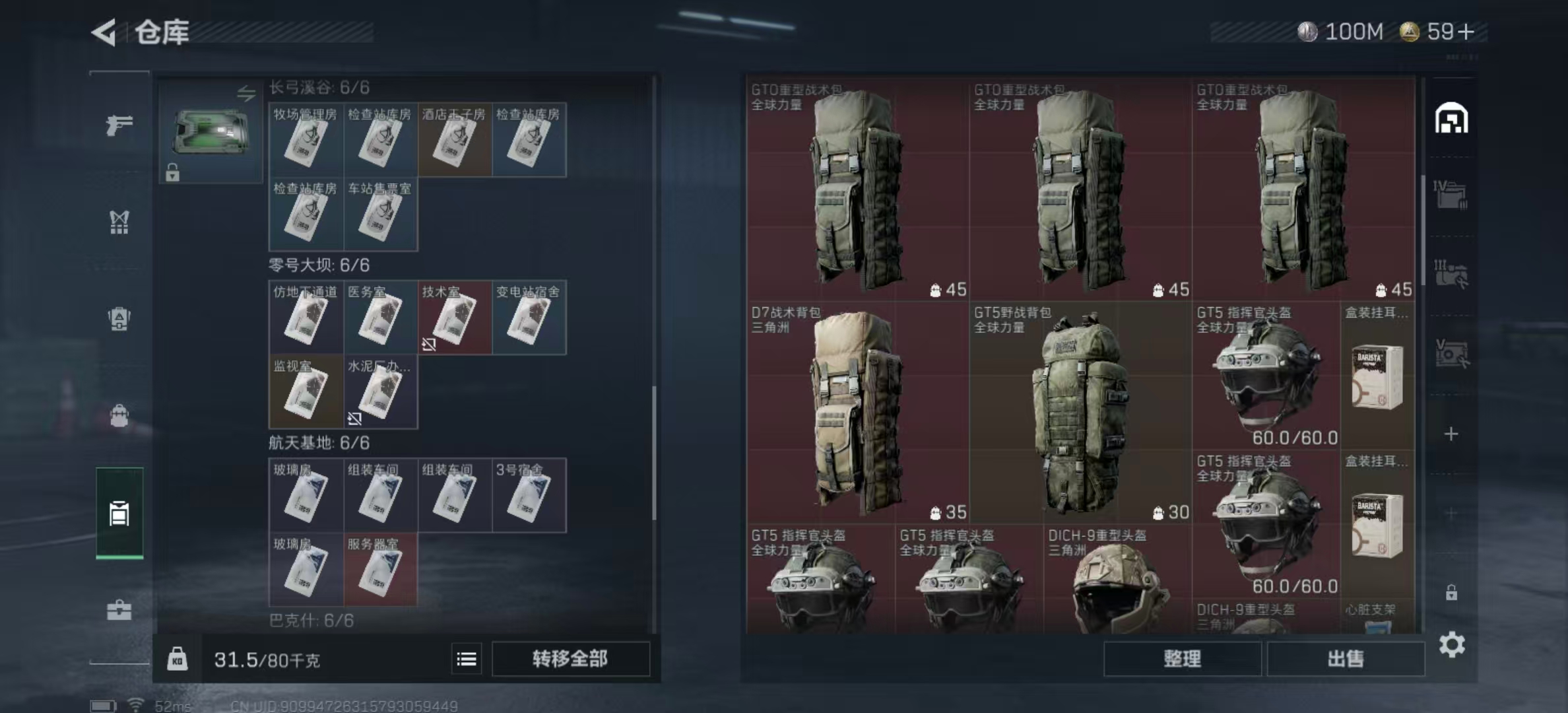The image size is (1568, 713).
Task: Expand a new storage slot with plus icon
Action: 1452,434
